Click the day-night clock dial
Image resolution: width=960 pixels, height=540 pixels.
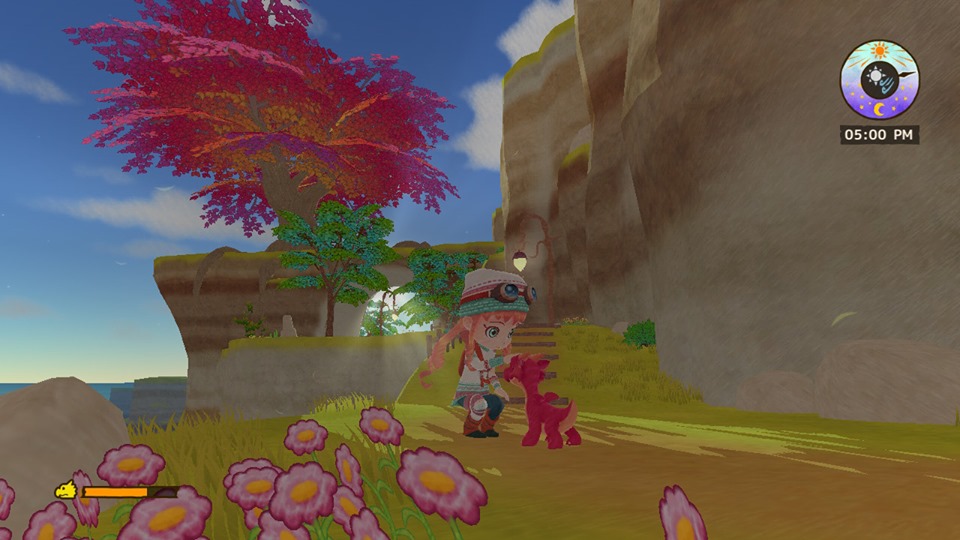coord(879,80)
